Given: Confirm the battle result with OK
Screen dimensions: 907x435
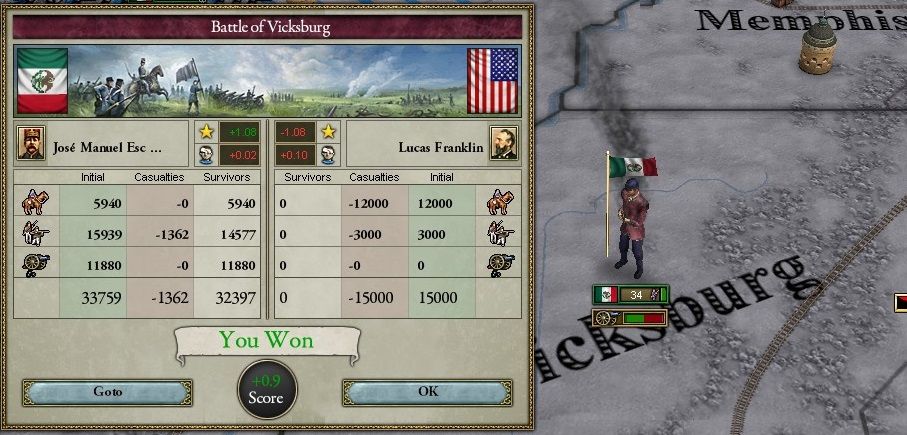Looking at the screenshot, I should click(x=428, y=392).
